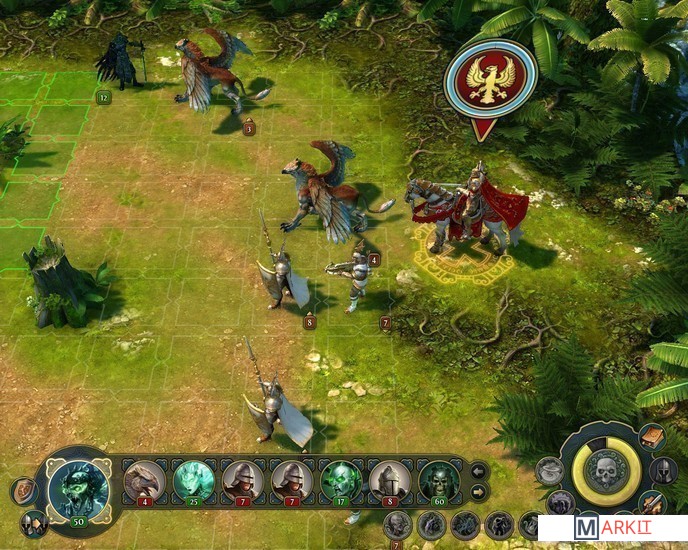The height and width of the screenshot is (550, 688).
Task: Click the twin helmets button
Action: pos(34,522)
